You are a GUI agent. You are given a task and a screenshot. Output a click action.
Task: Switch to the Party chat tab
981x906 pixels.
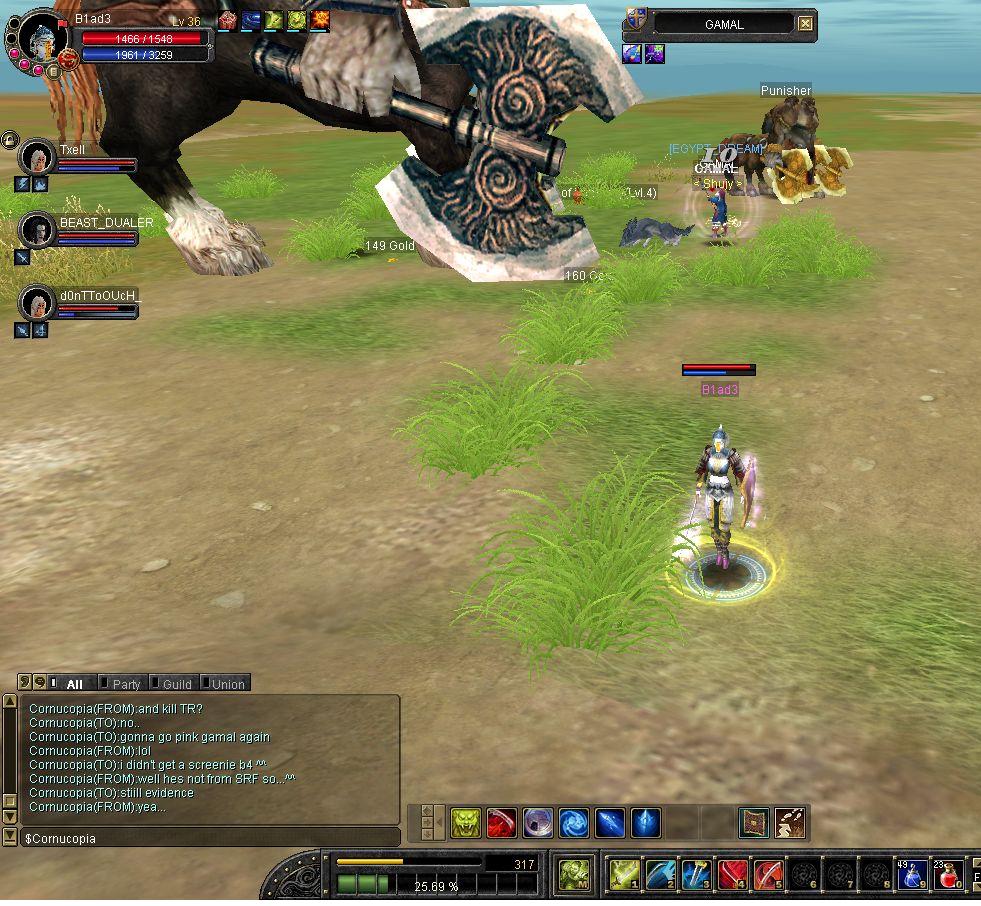[126, 684]
